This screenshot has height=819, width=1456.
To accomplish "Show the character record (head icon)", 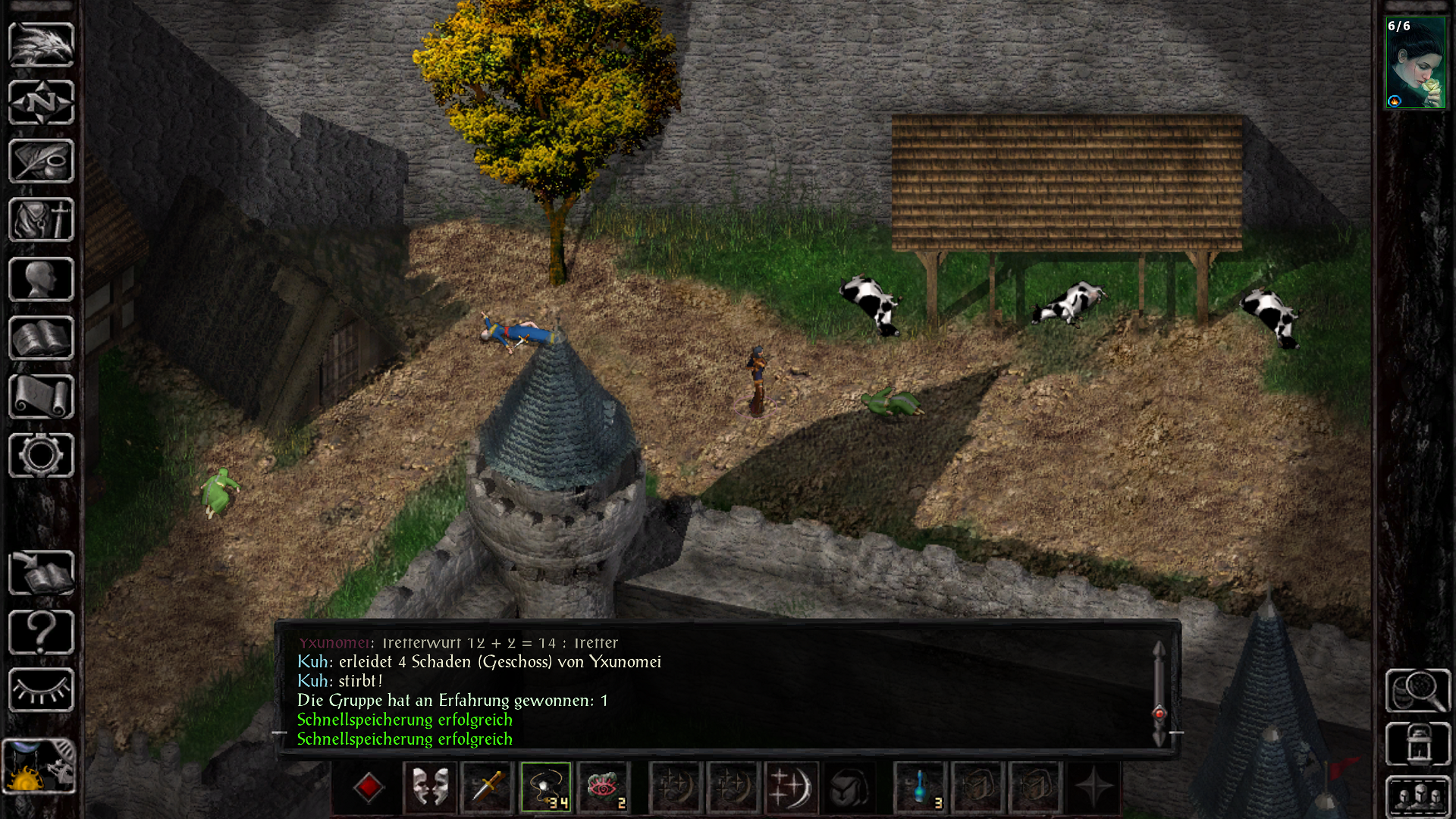I will 41,279.
